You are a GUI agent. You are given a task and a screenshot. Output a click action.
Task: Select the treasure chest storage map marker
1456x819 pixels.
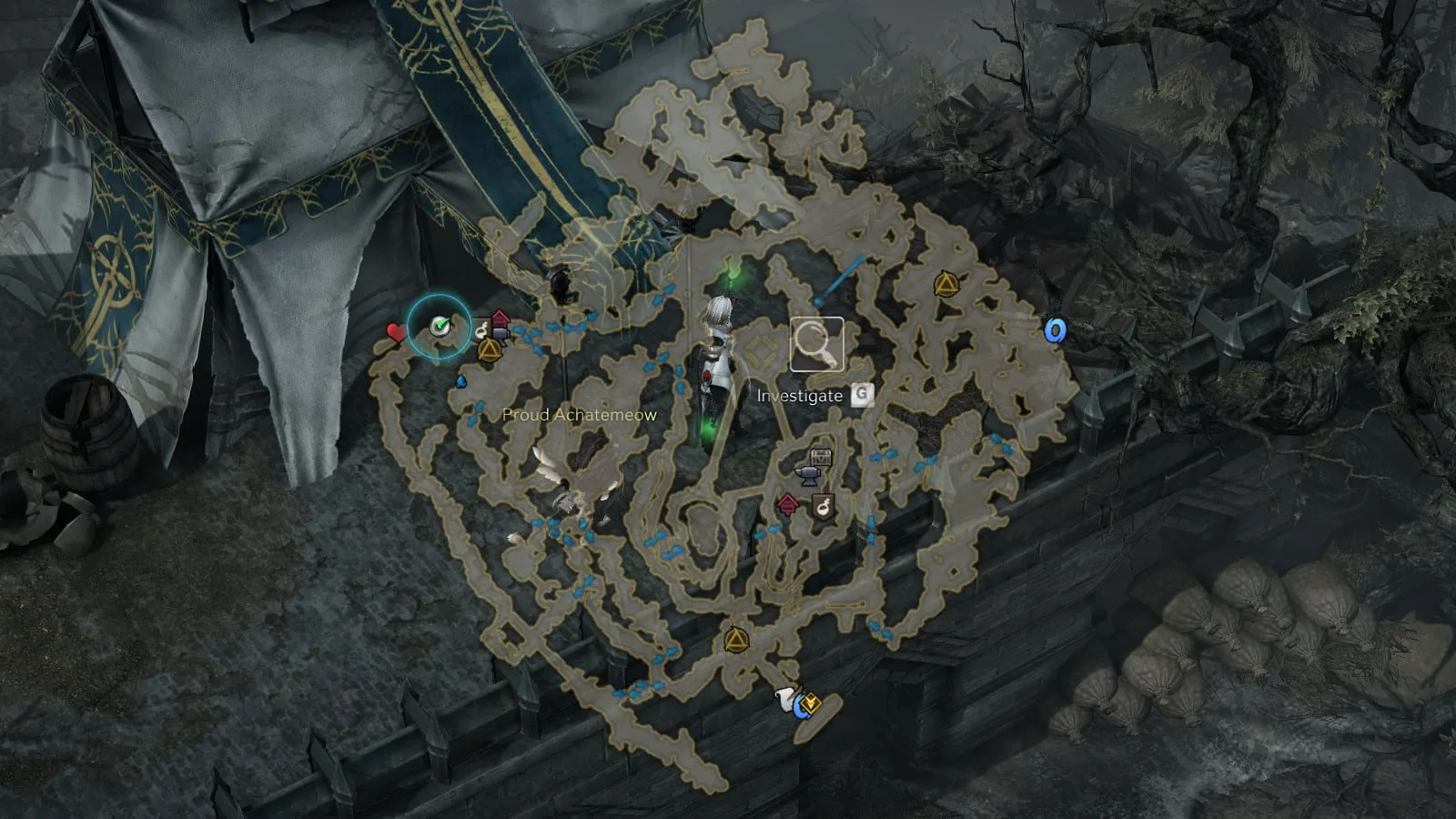(x=822, y=456)
